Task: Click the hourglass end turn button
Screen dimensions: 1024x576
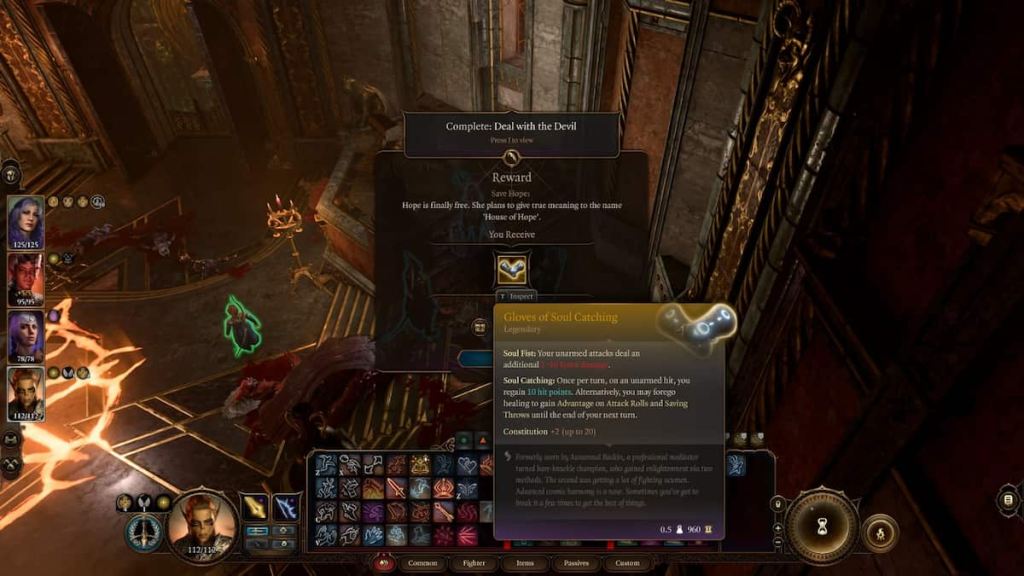Action: point(822,526)
